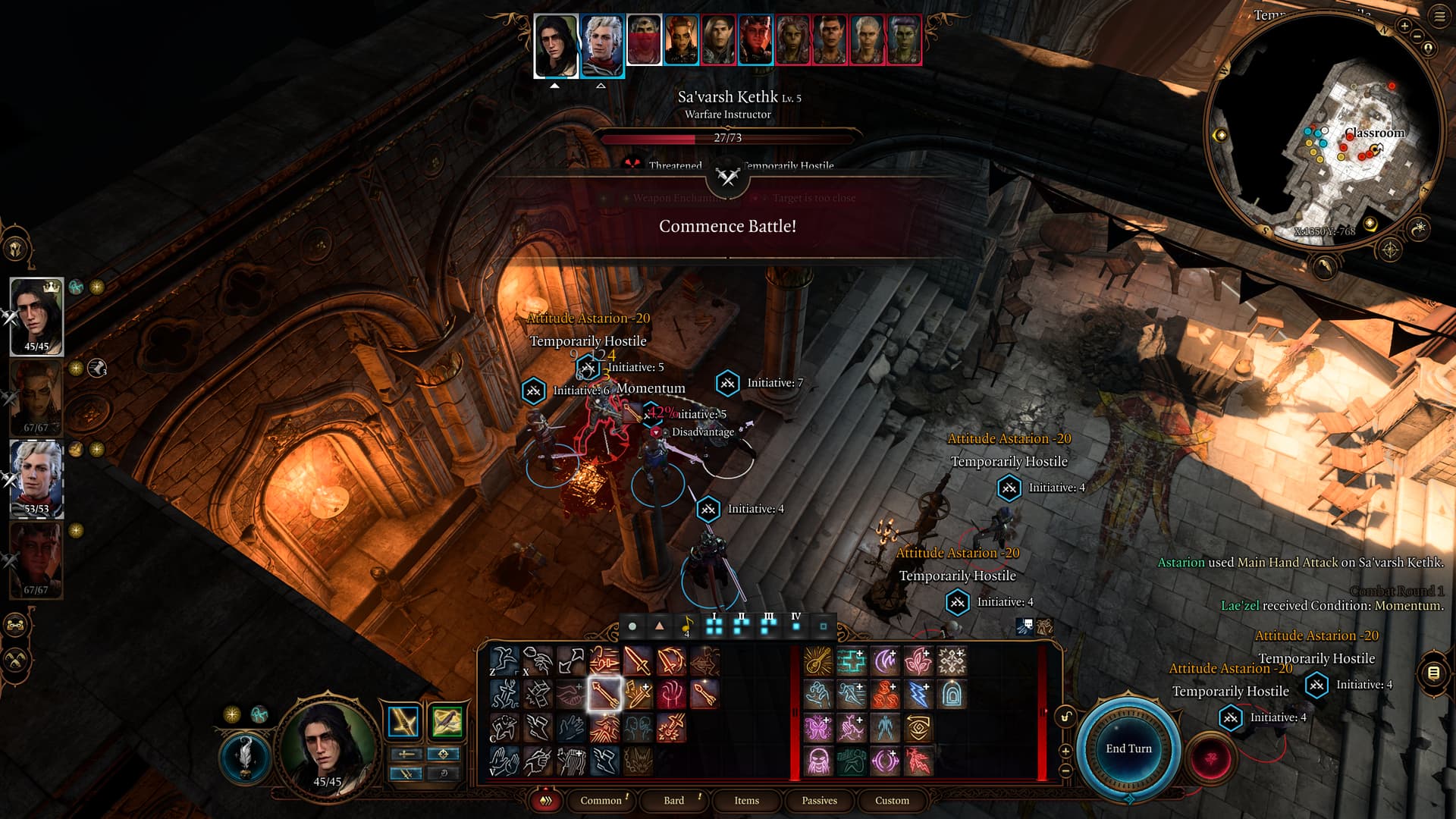Select the Custom hotbar tab
The width and height of the screenshot is (1456, 819).
tap(892, 800)
